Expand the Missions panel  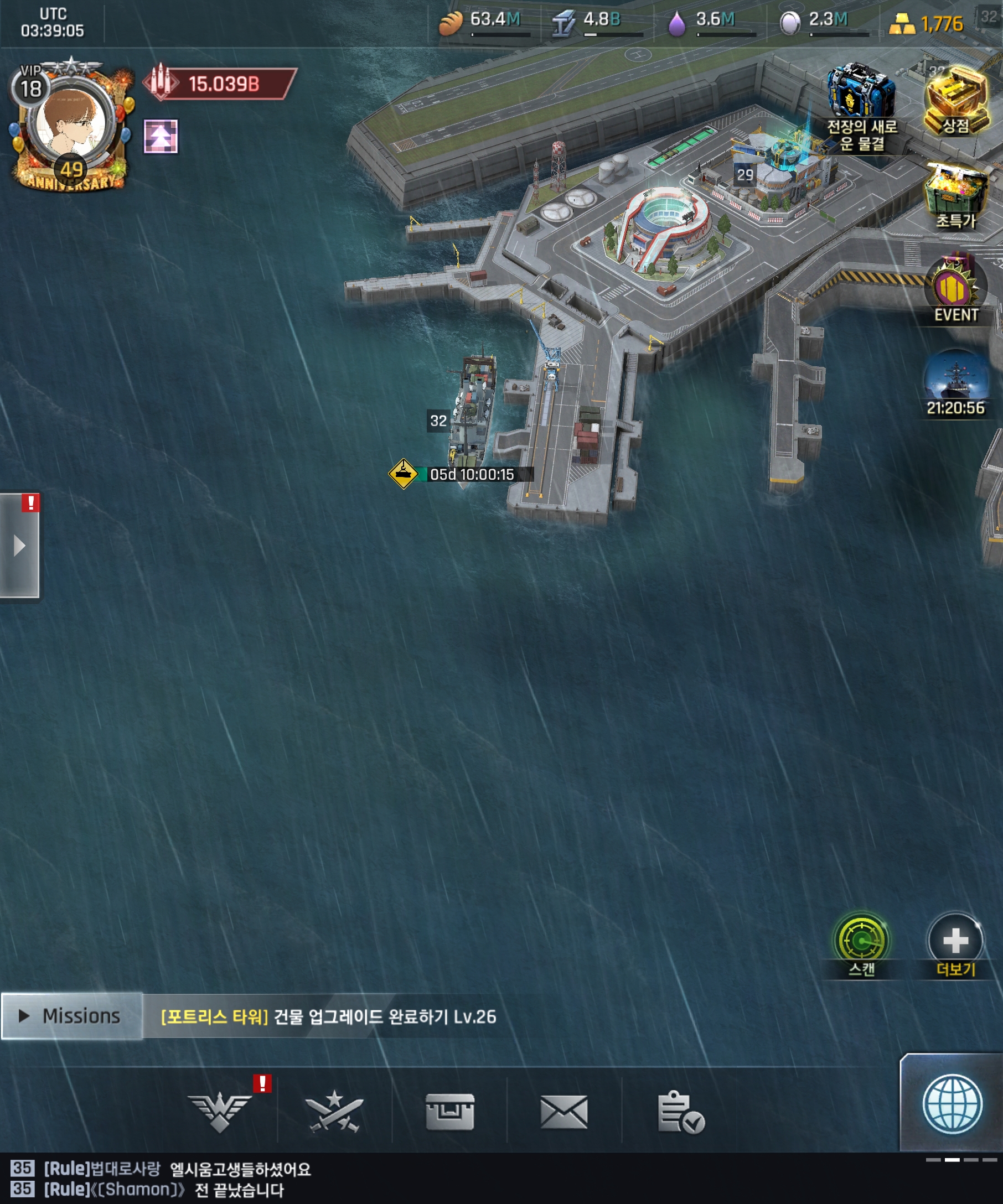point(71,1016)
